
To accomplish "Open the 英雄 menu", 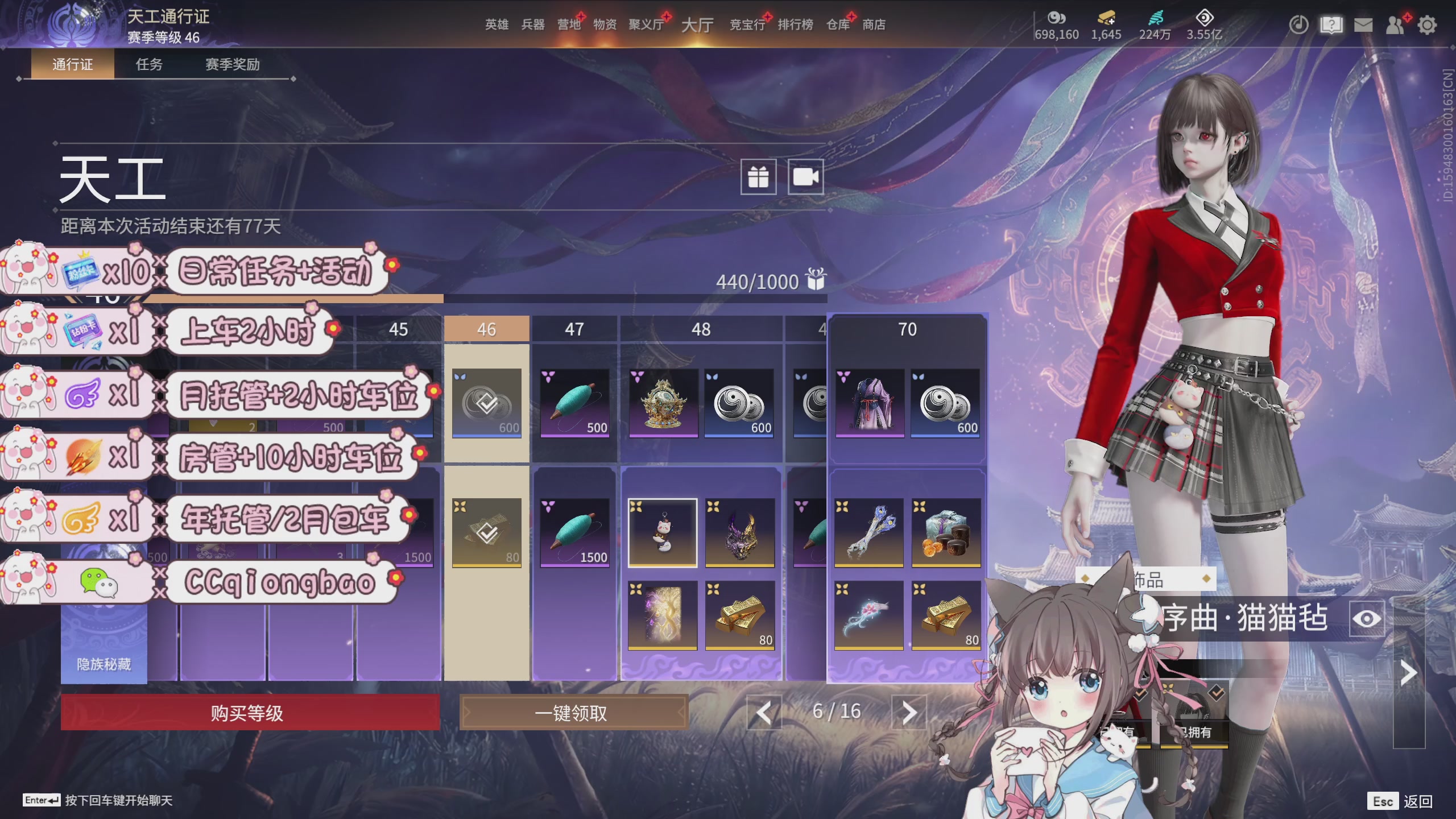I will click(x=497, y=24).
